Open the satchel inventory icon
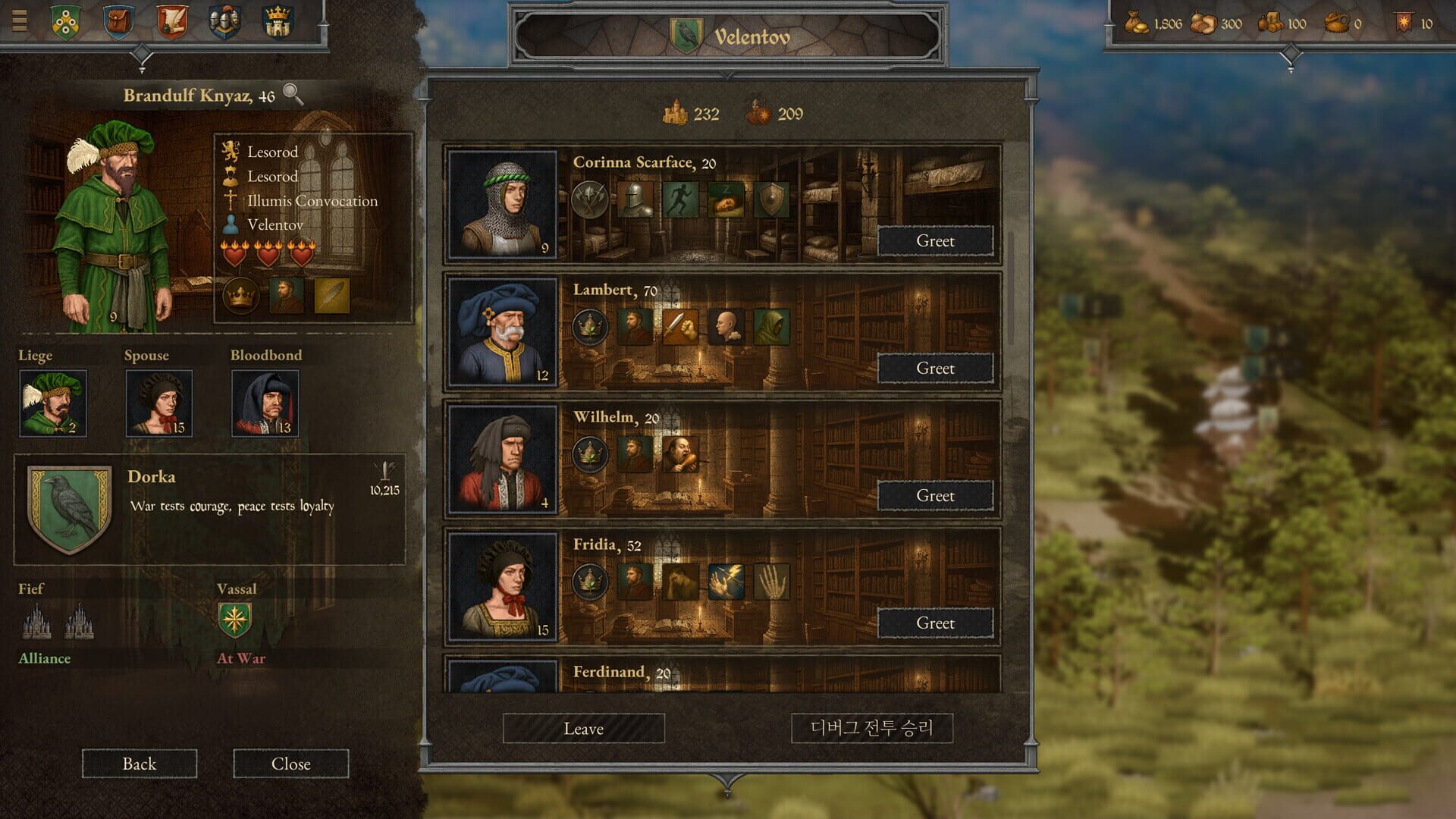The height and width of the screenshot is (819, 1456). pyautogui.click(x=118, y=20)
